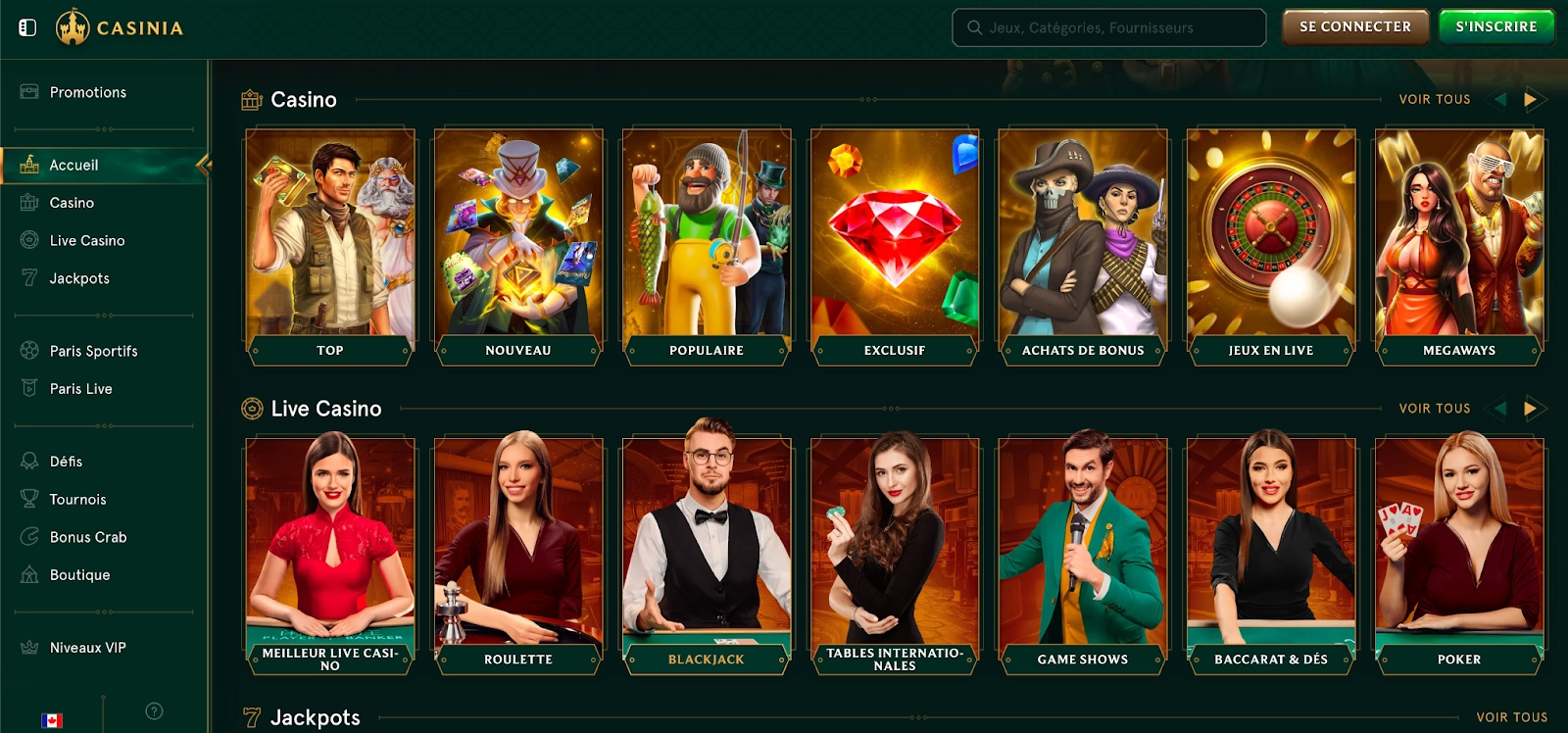Open Paris Sportifs via its ball icon
1568x733 pixels.
(x=28, y=351)
